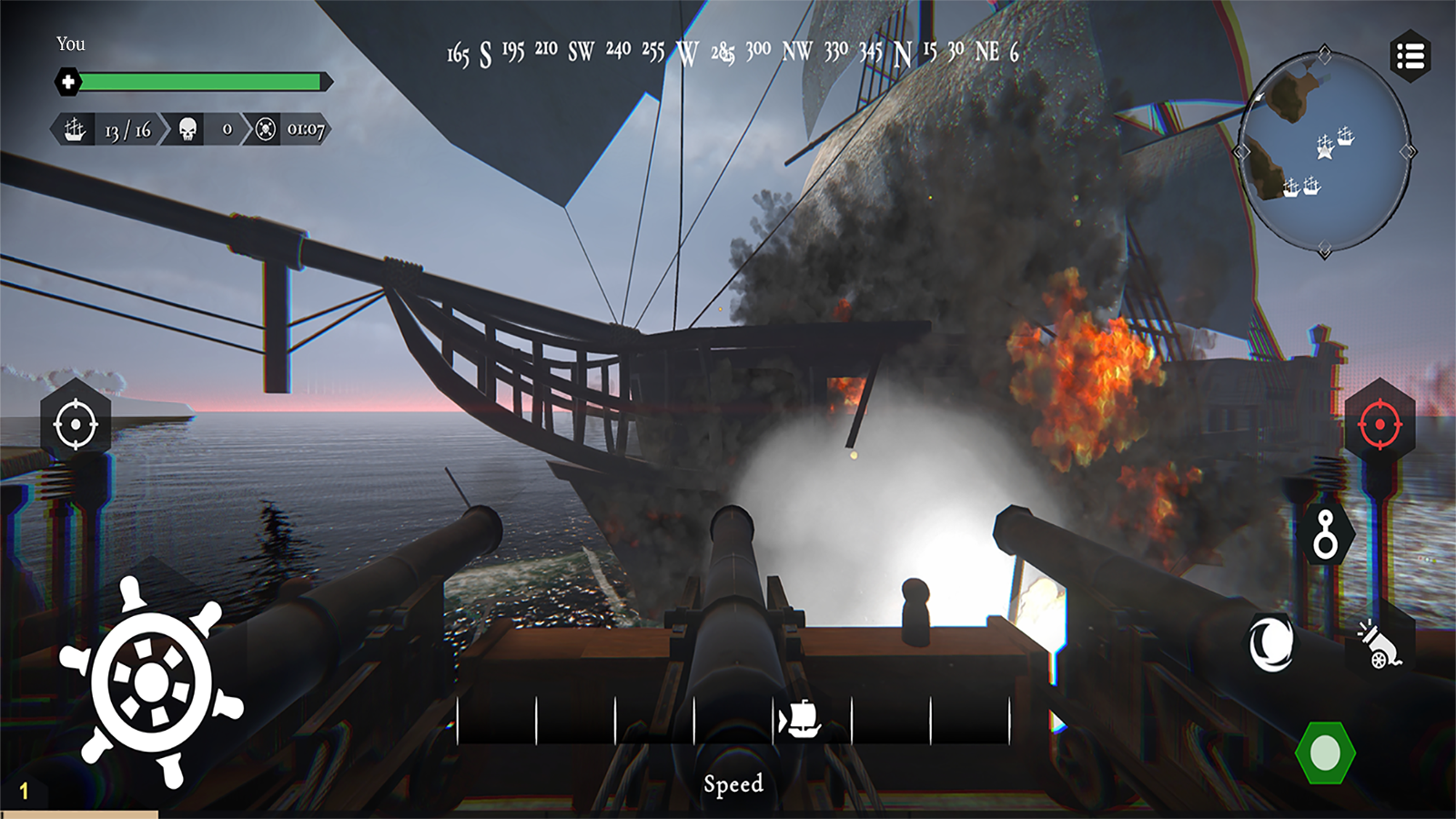The width and height of the screenshot is (1456, 819).
Task: Activate the white crosshair aim button
Action: coord(76,424)
